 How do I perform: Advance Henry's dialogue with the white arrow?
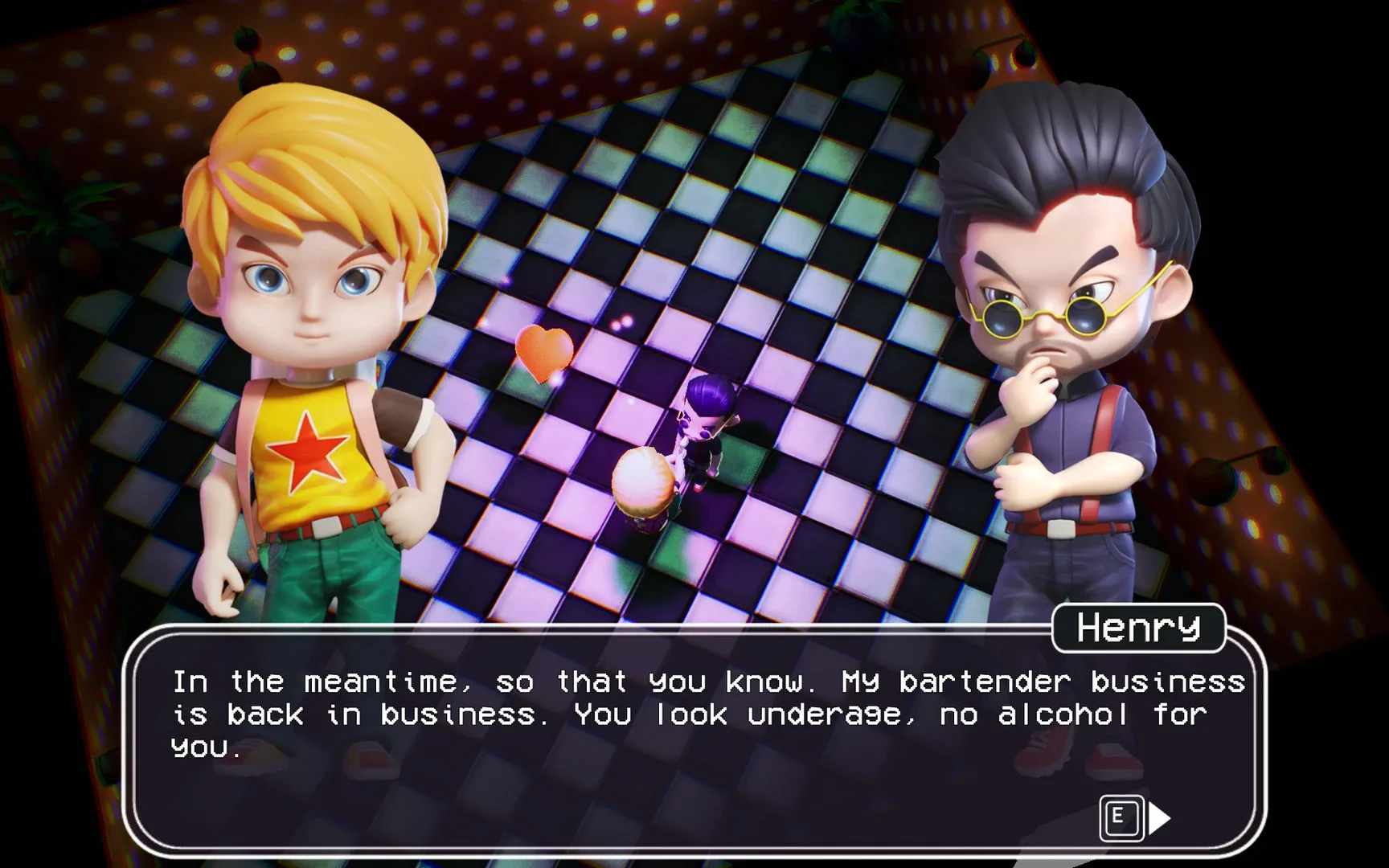click(1158, 819)
